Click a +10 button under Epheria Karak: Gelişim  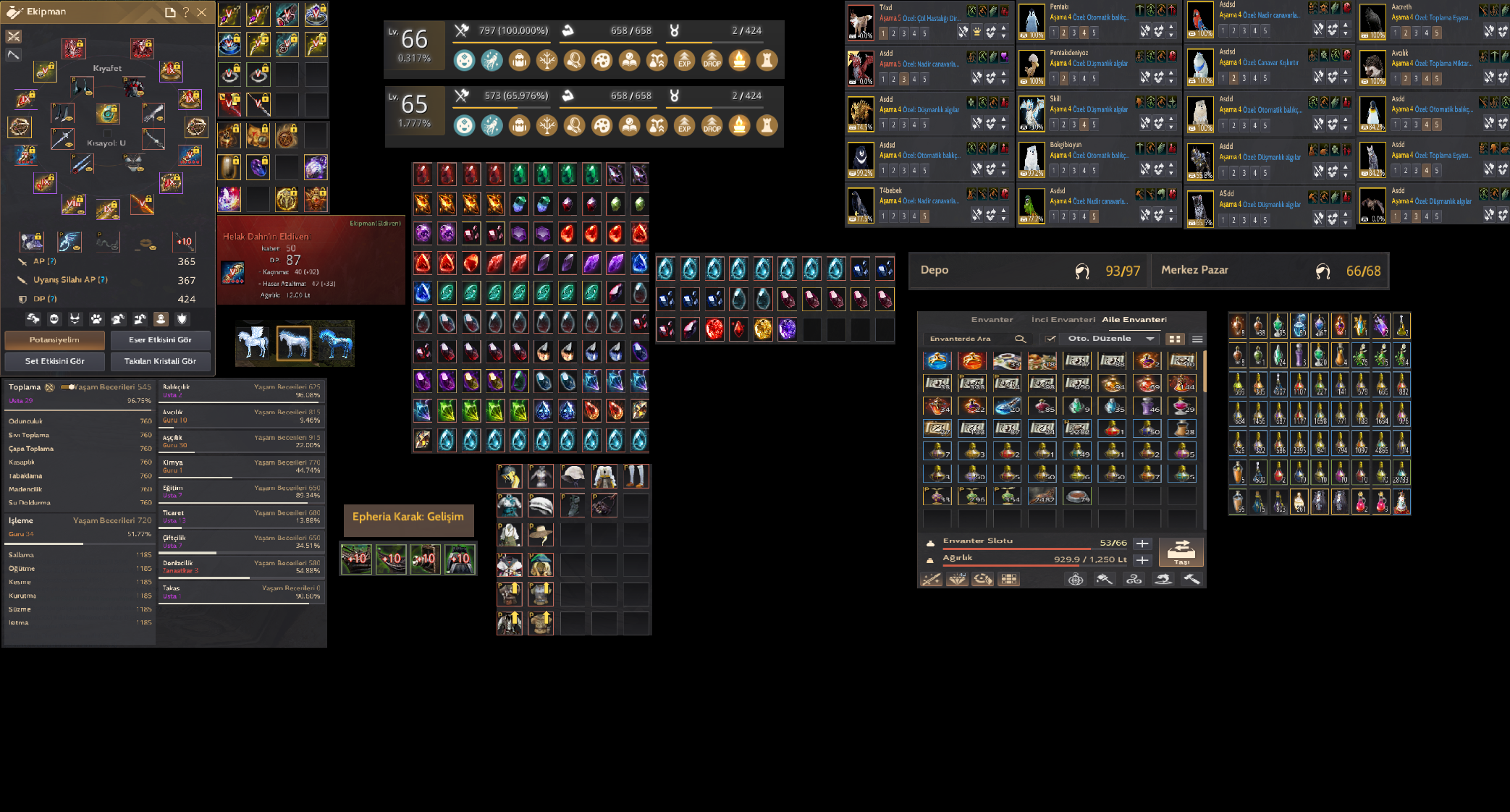[355, 558]
